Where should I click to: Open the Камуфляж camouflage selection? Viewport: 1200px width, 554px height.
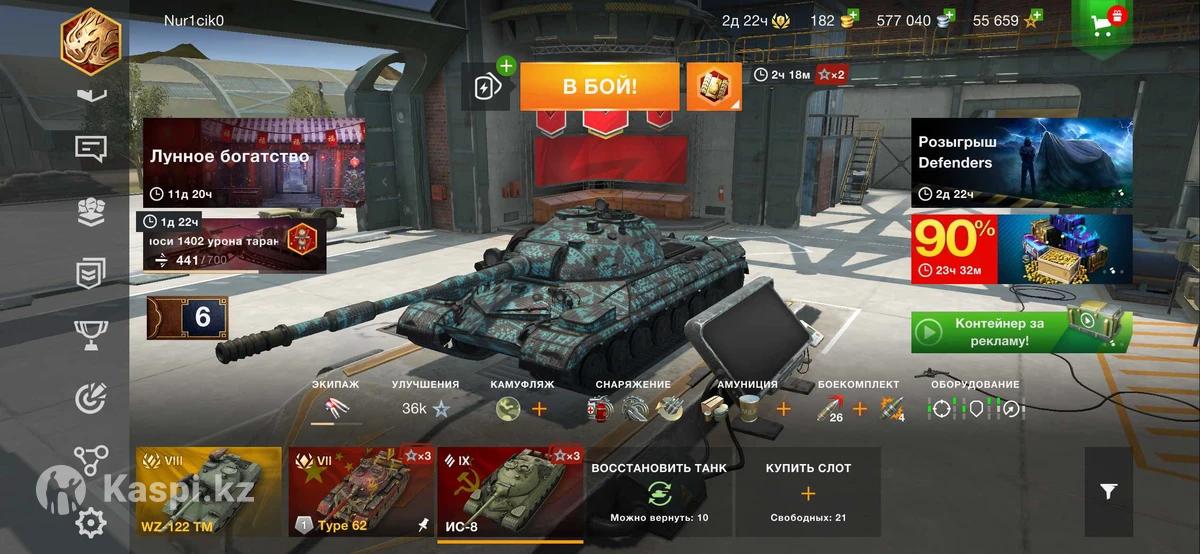(522, 407)
